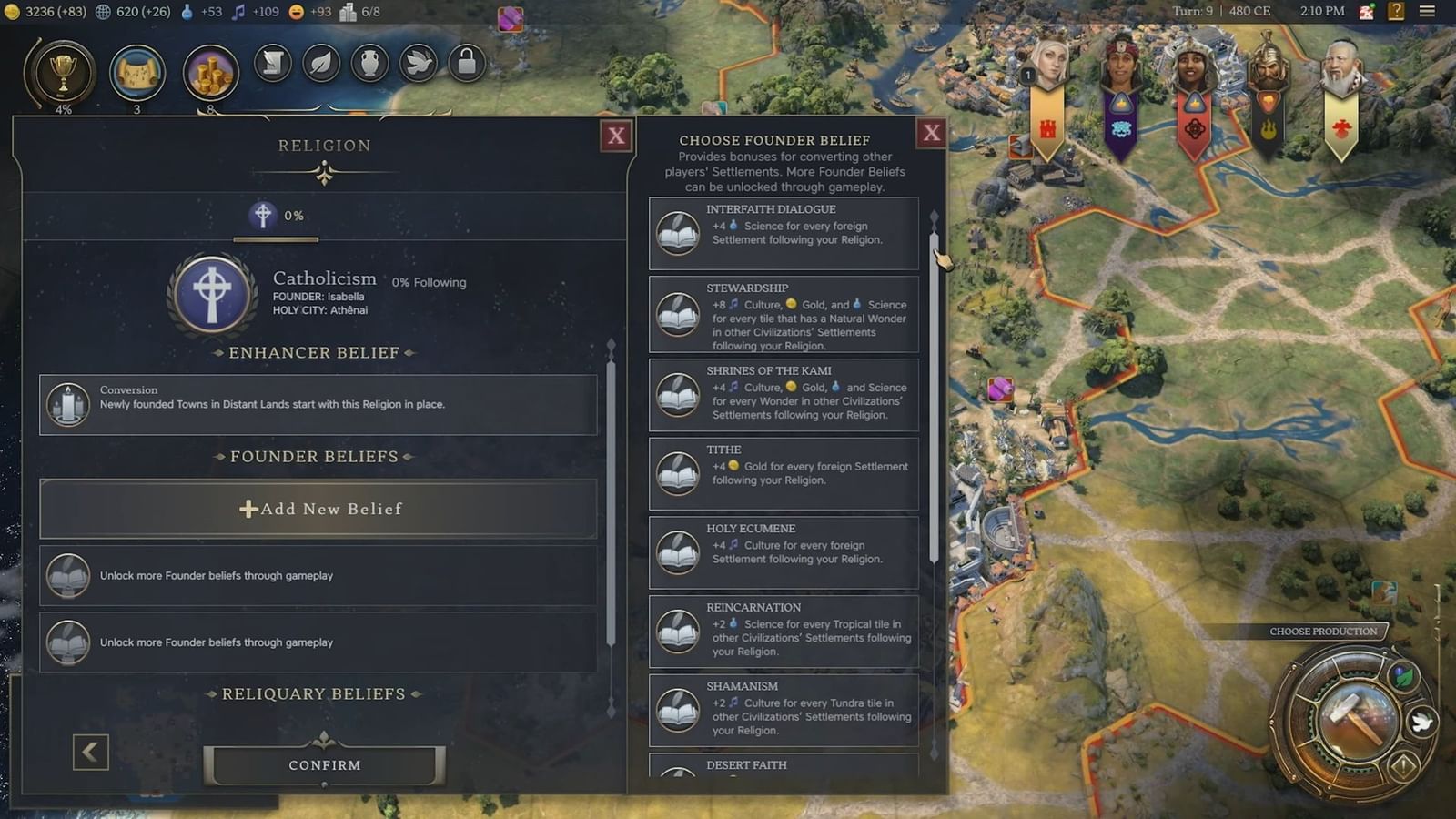1456x819 pixels.
Task: Select the Tithe founder belief
Action: tap(783, 471)
